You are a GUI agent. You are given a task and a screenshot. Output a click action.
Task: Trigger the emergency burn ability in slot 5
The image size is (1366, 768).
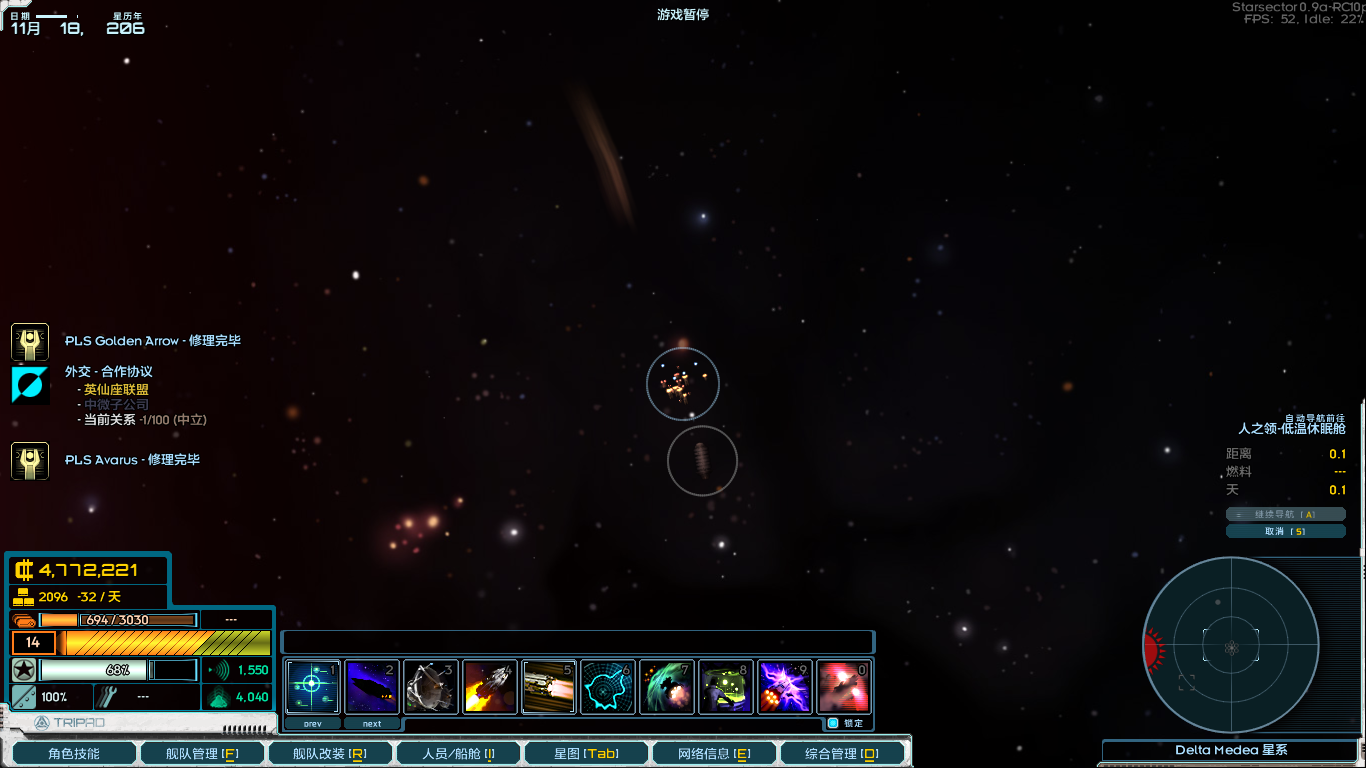[x=548, y=686]
